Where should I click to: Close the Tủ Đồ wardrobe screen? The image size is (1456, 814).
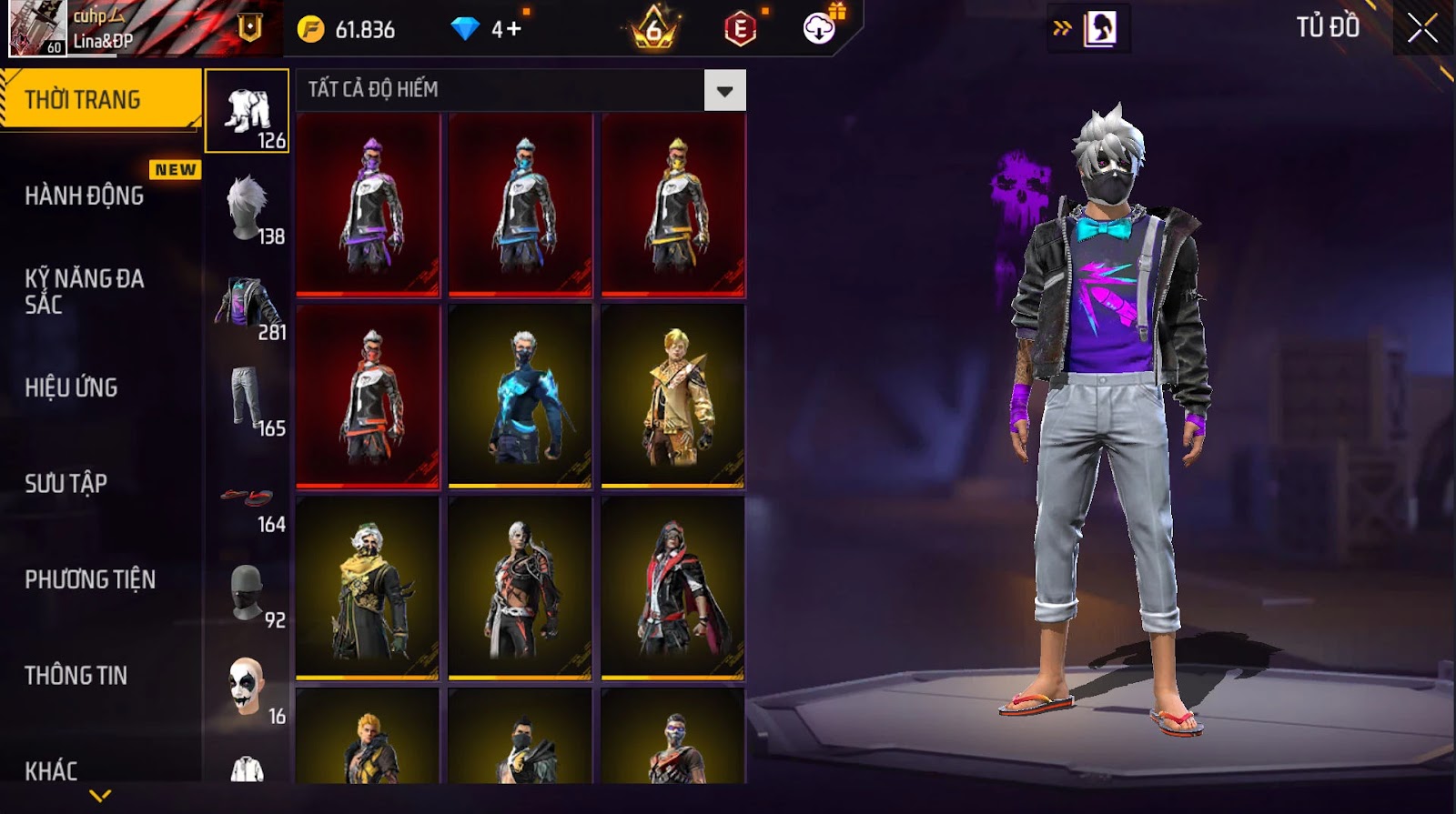(1422, 28)
